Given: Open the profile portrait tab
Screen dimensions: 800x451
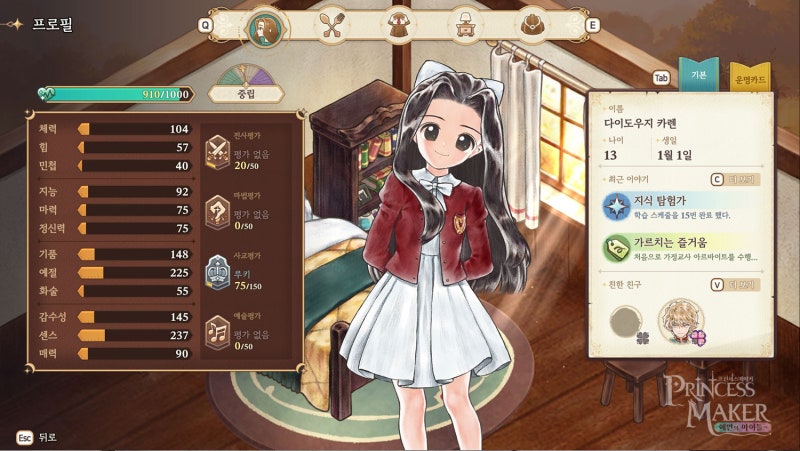Looking at the screenshot, I should (x=266, y=24).
